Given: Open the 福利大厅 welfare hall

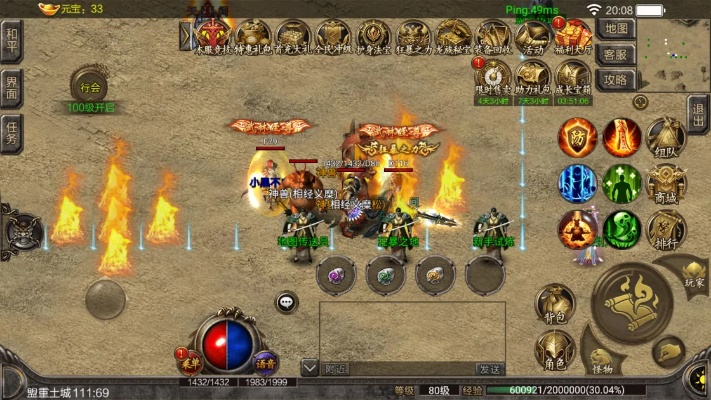Looking at the screenshot, I should [573, 38].
